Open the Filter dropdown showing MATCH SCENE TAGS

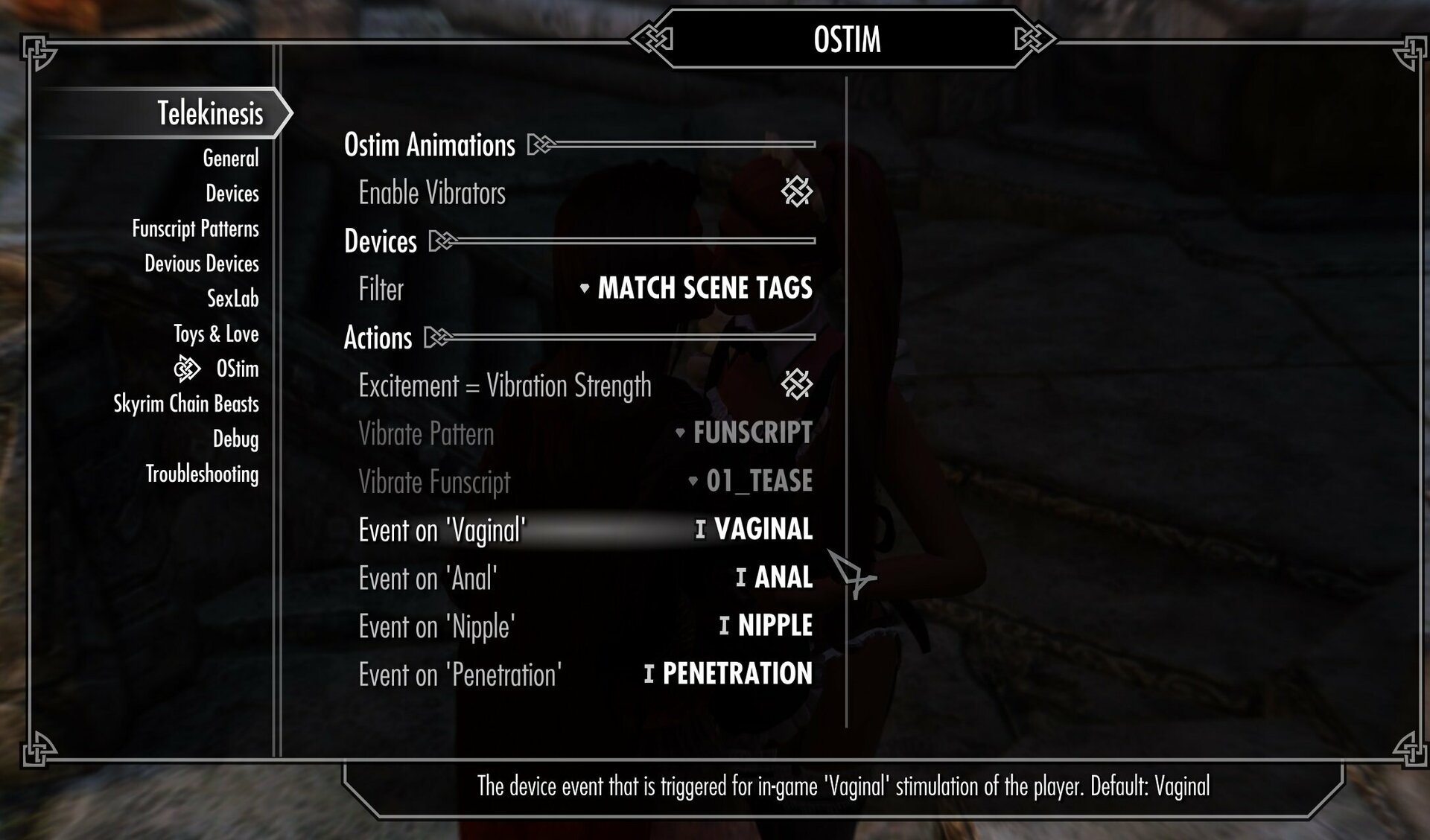(x=704, y=290)
